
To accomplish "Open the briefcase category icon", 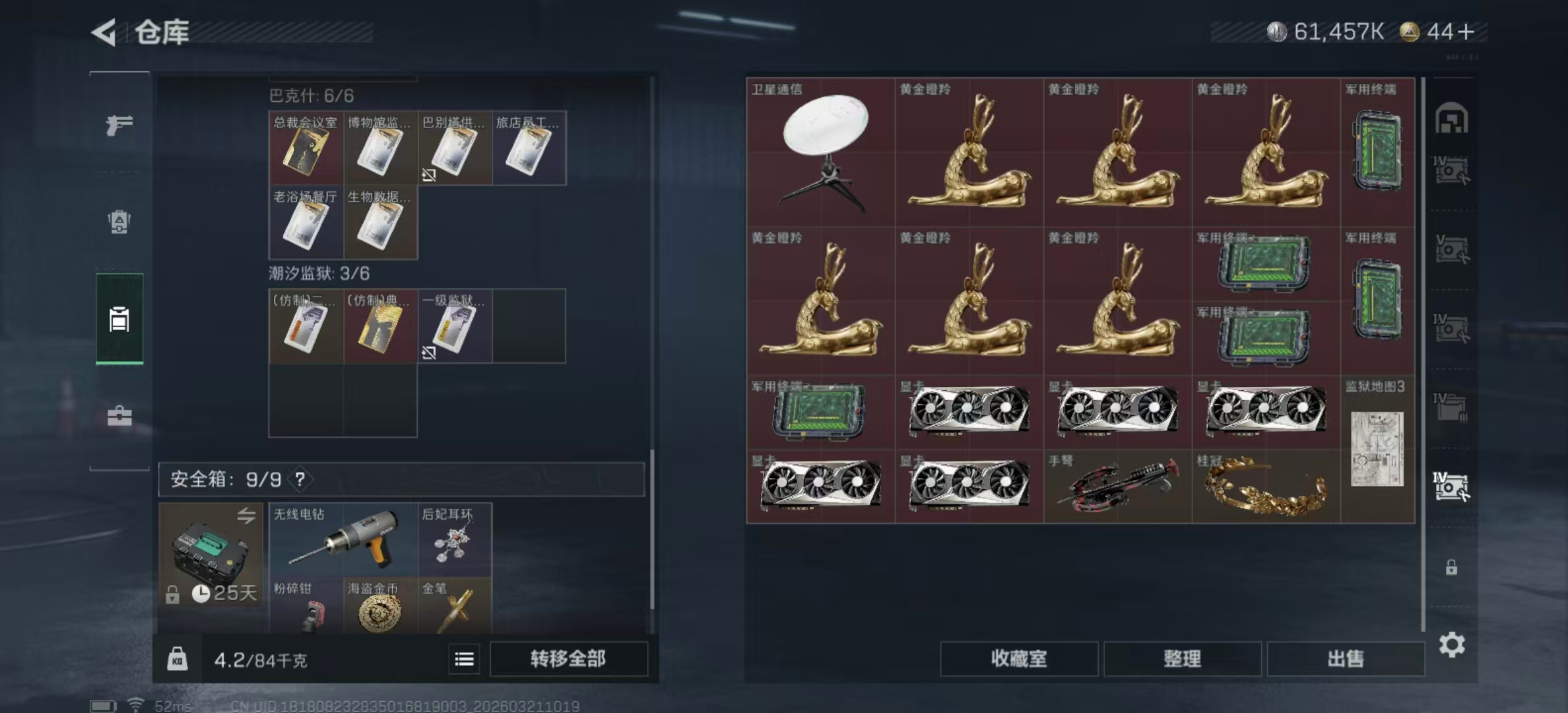I will tap(120, 414).
